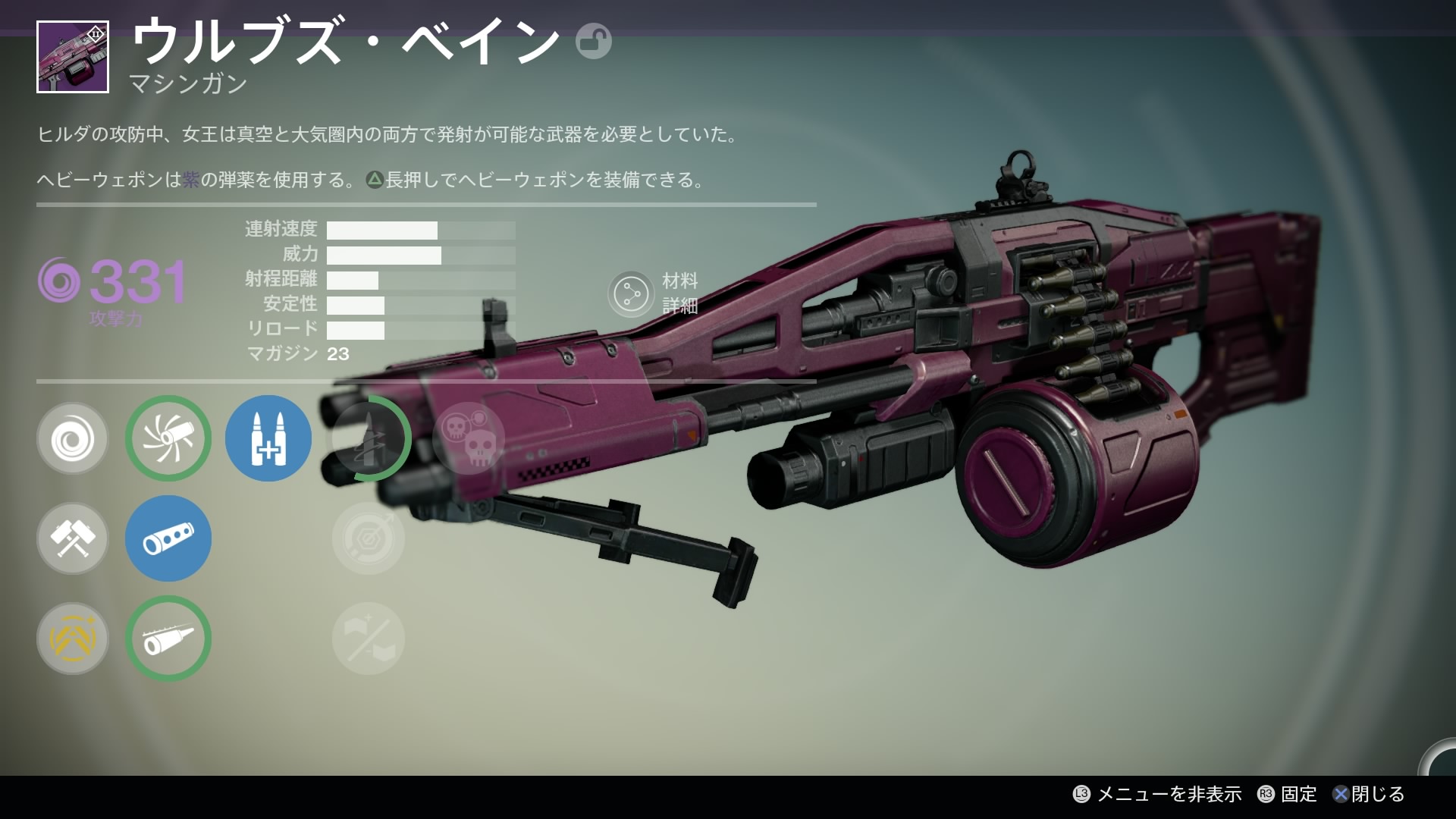
Task: Open the materials details node
Action: (631, 294)
